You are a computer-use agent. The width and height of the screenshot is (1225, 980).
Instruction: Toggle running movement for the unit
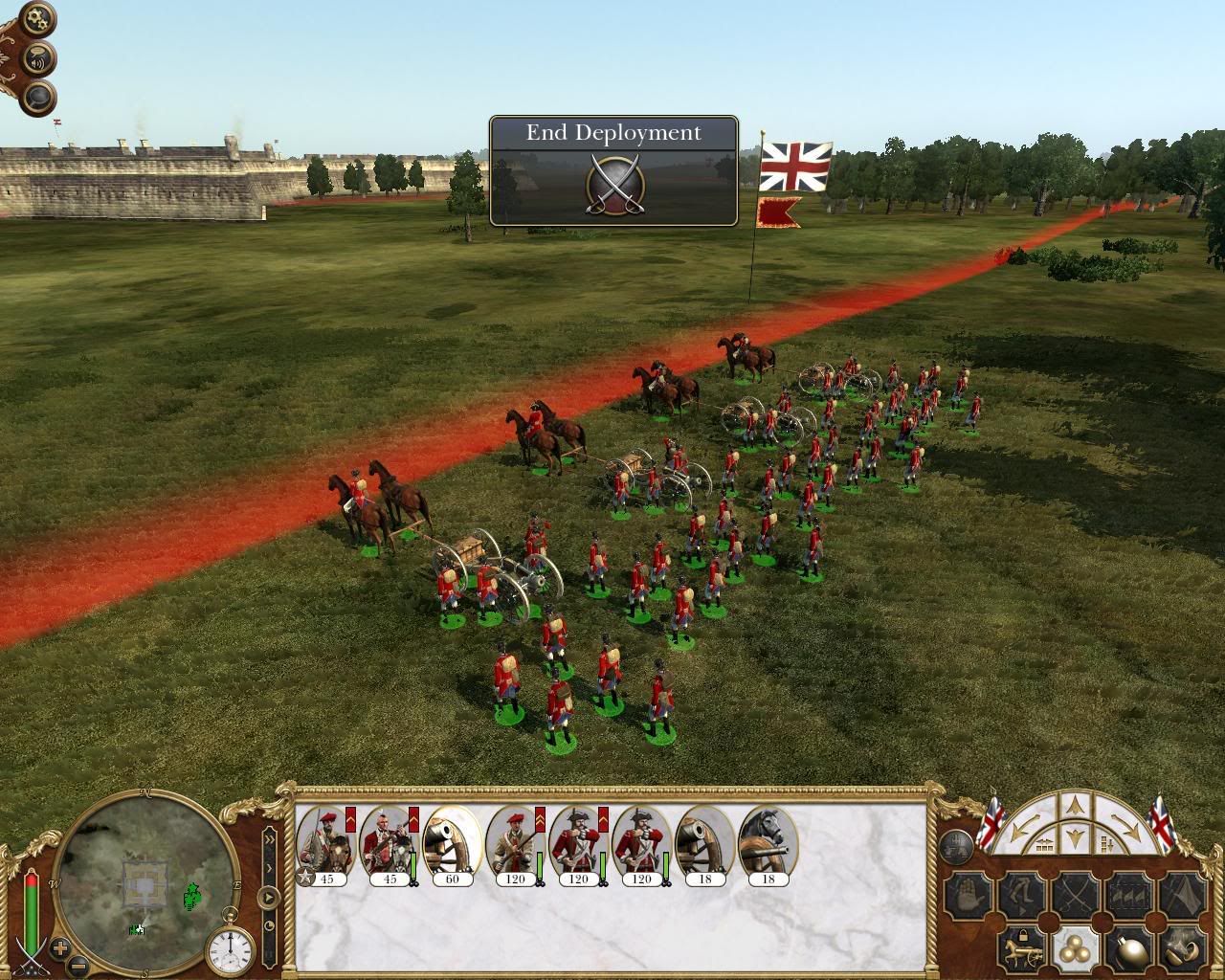(1021, 895)
